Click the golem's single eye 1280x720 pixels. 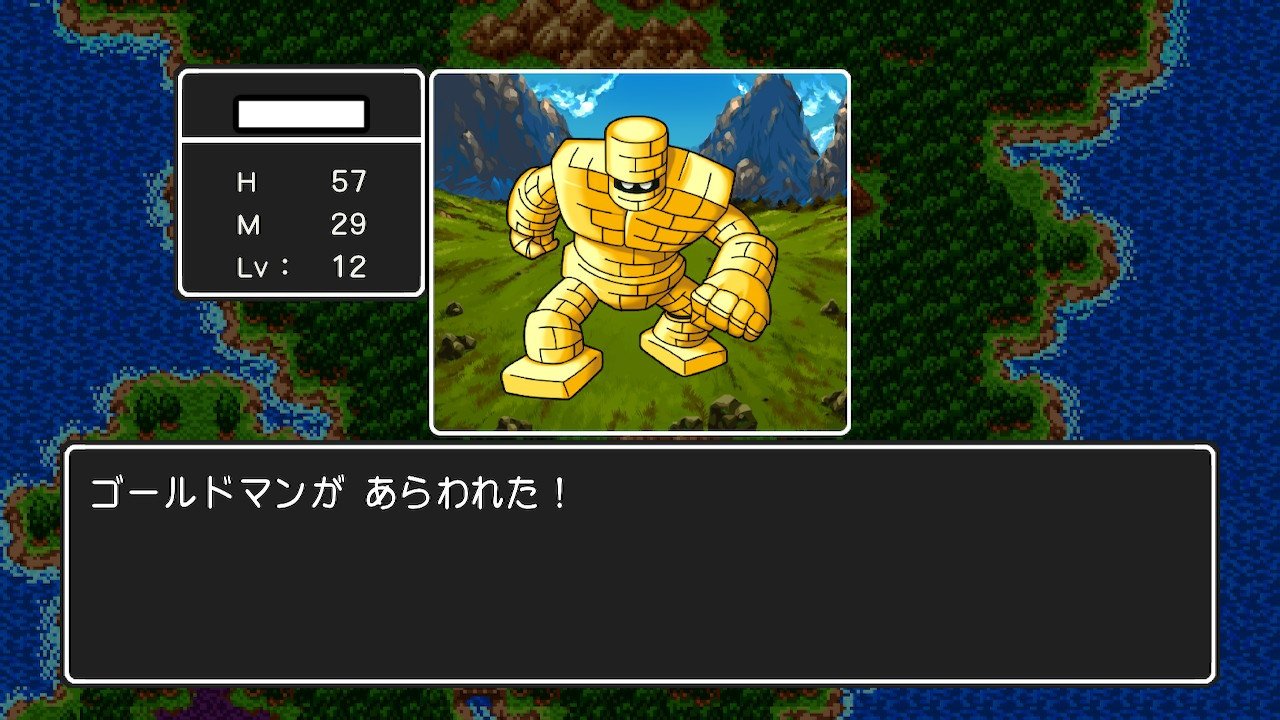coord(637,185)
